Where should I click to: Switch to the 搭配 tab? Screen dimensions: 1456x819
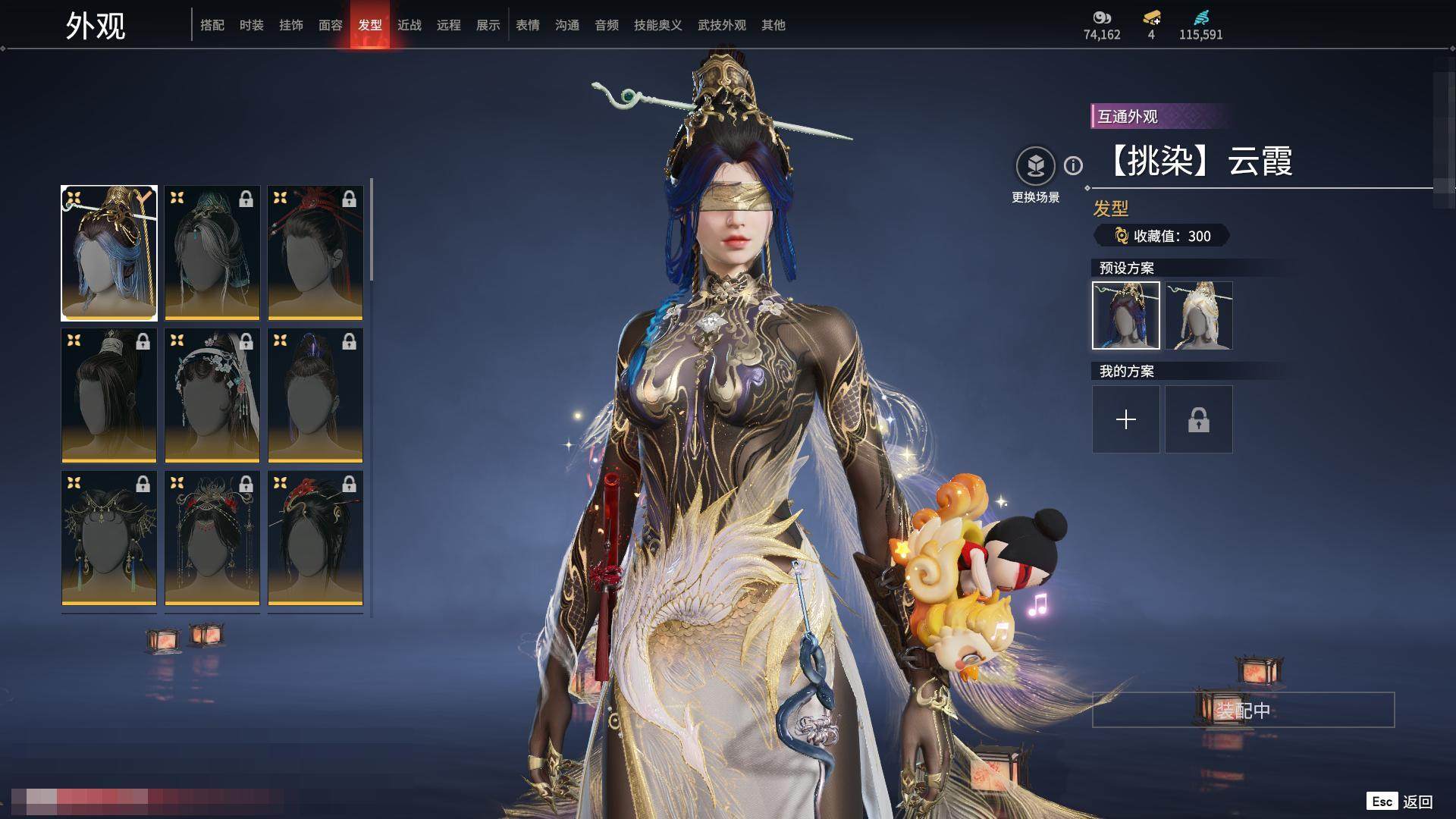212,25
